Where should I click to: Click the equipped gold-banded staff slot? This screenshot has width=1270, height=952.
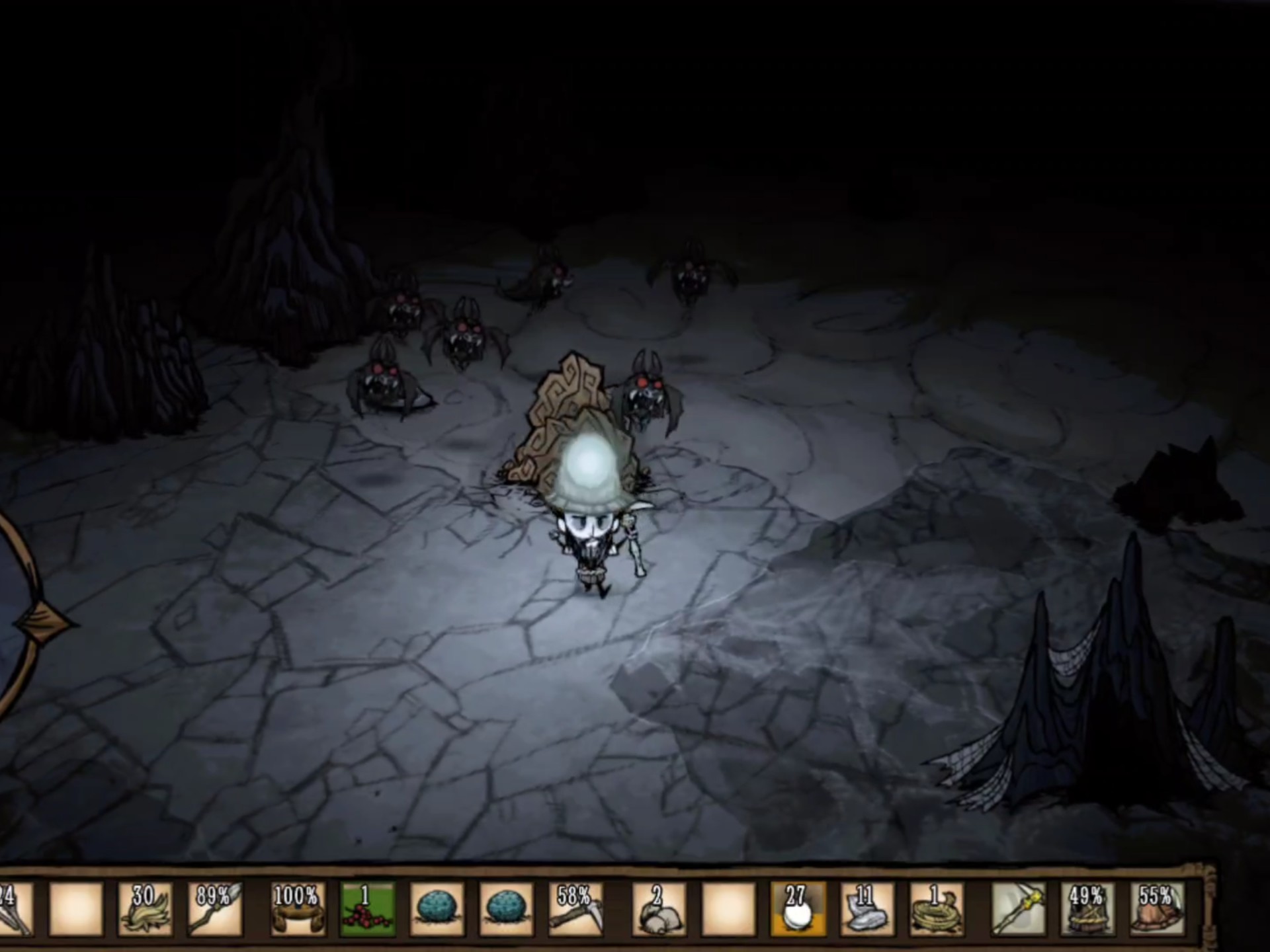point(1019,908)
